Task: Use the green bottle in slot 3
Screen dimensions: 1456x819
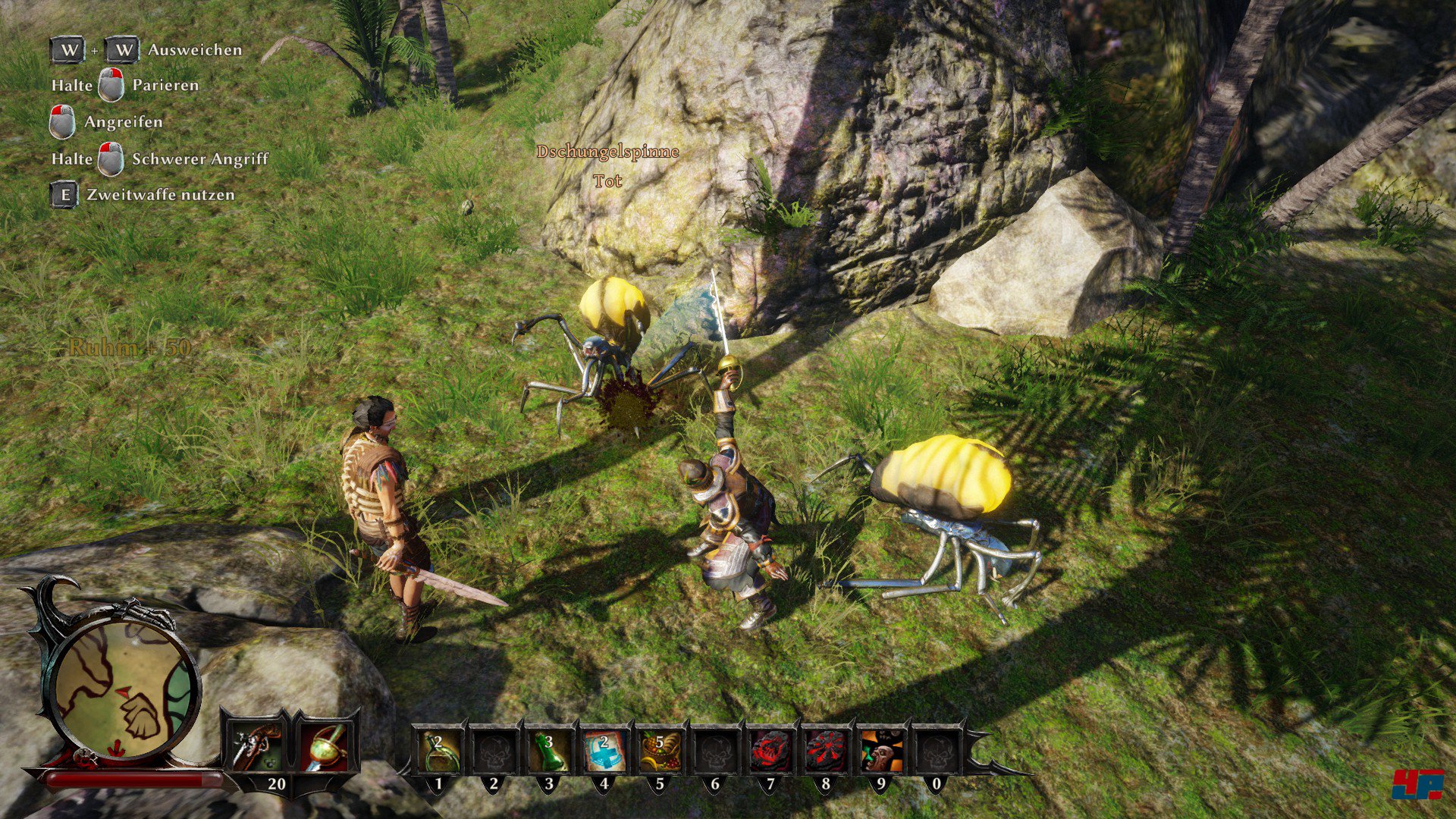Action: (x=549, y=751)
